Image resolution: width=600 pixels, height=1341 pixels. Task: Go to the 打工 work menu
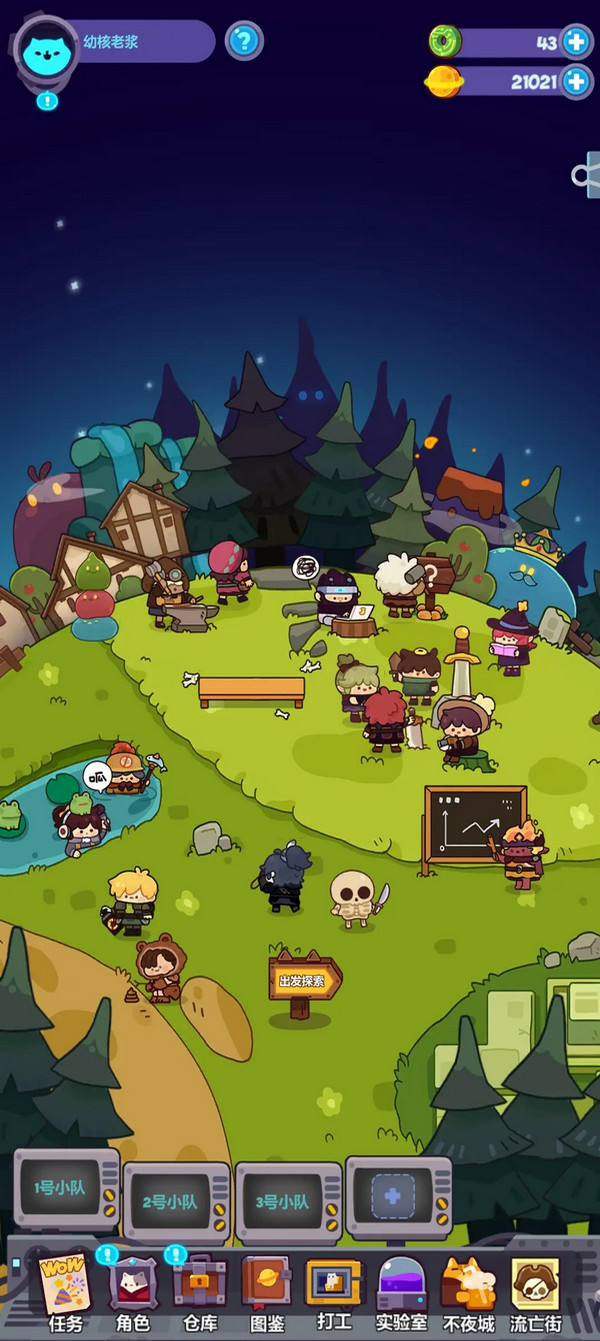(334, 1292)
